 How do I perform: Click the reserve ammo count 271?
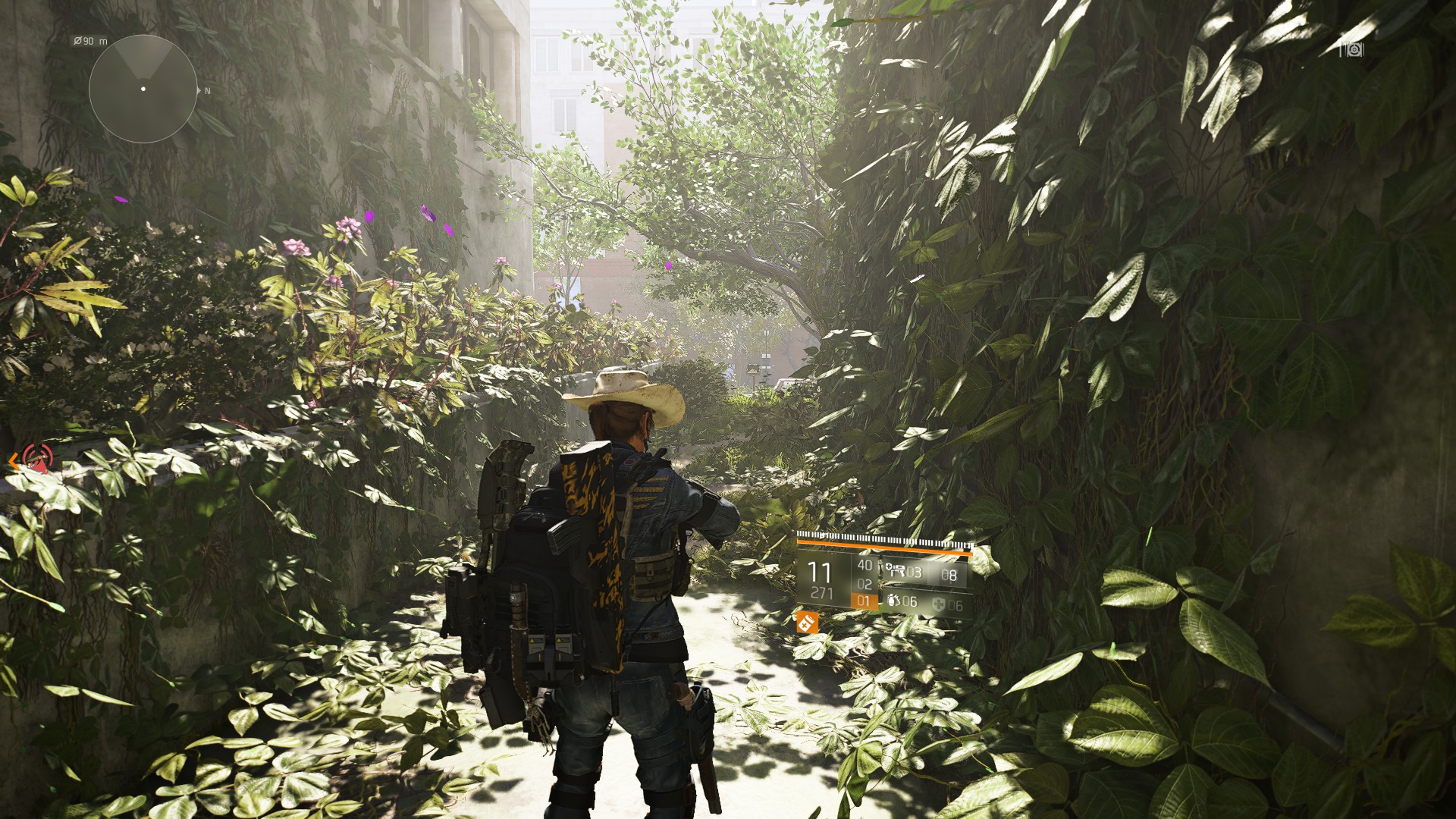pyautogui.click(x=822, y=591)
